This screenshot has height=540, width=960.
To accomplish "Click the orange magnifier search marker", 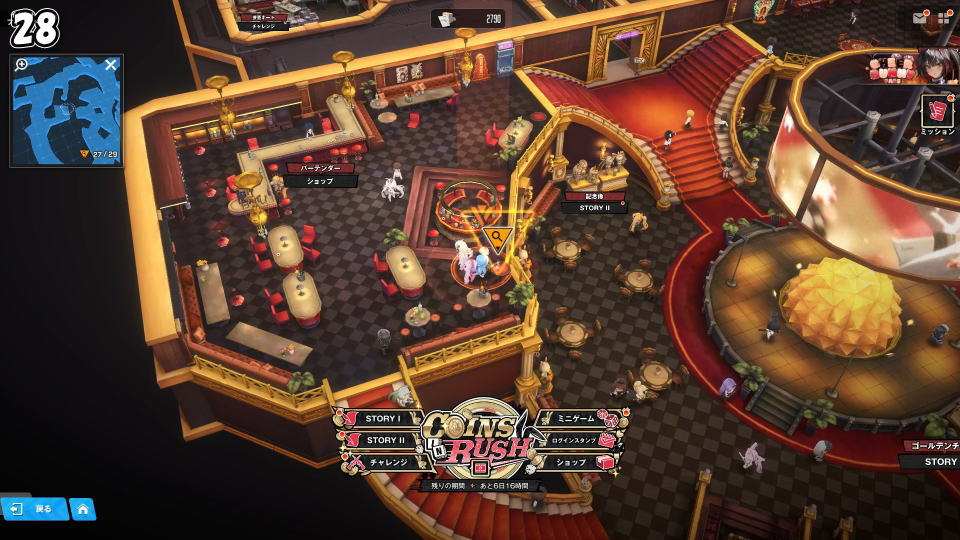I will click(497, 238).
